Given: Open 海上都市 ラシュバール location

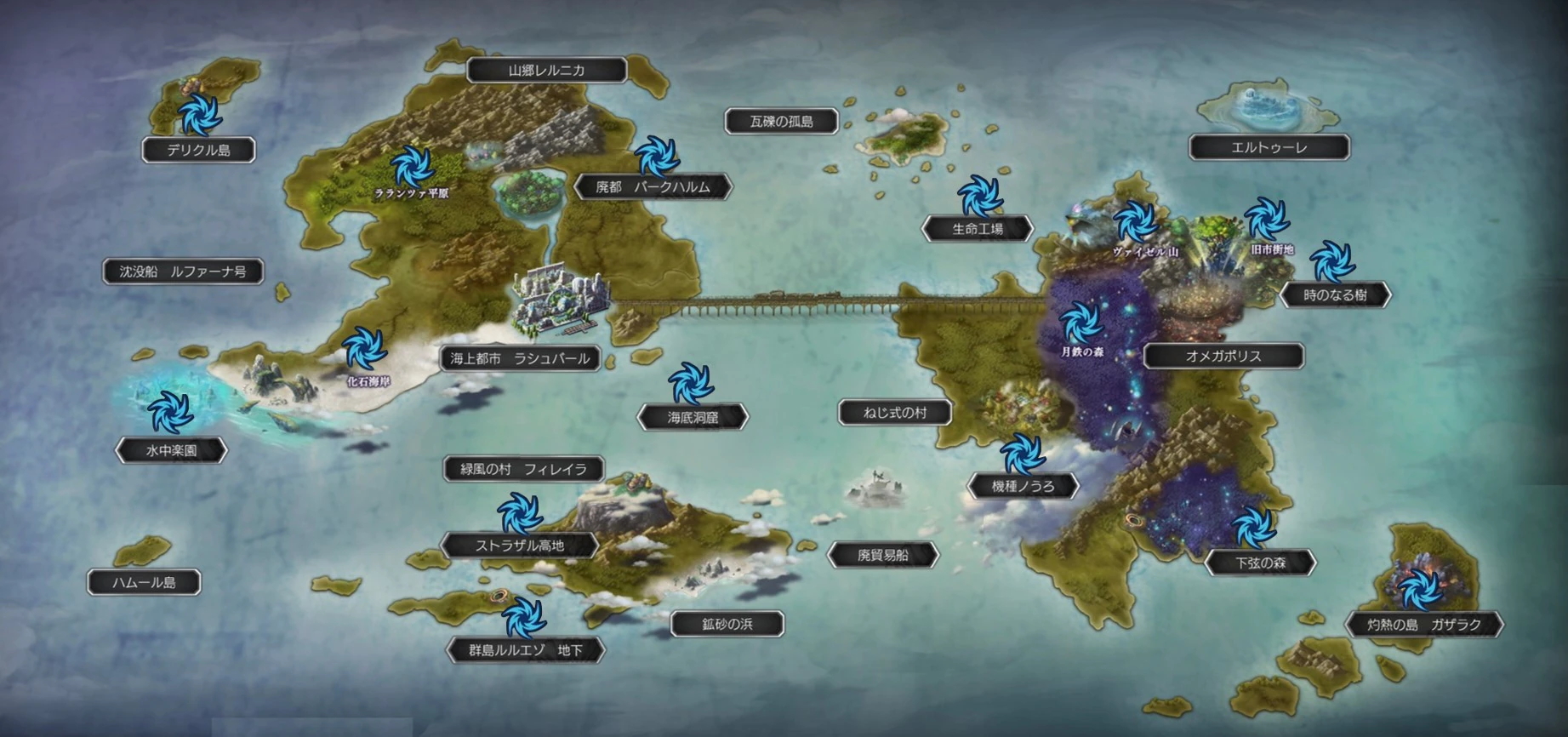Looking at the screenshot, I should (x=520, y=358).
